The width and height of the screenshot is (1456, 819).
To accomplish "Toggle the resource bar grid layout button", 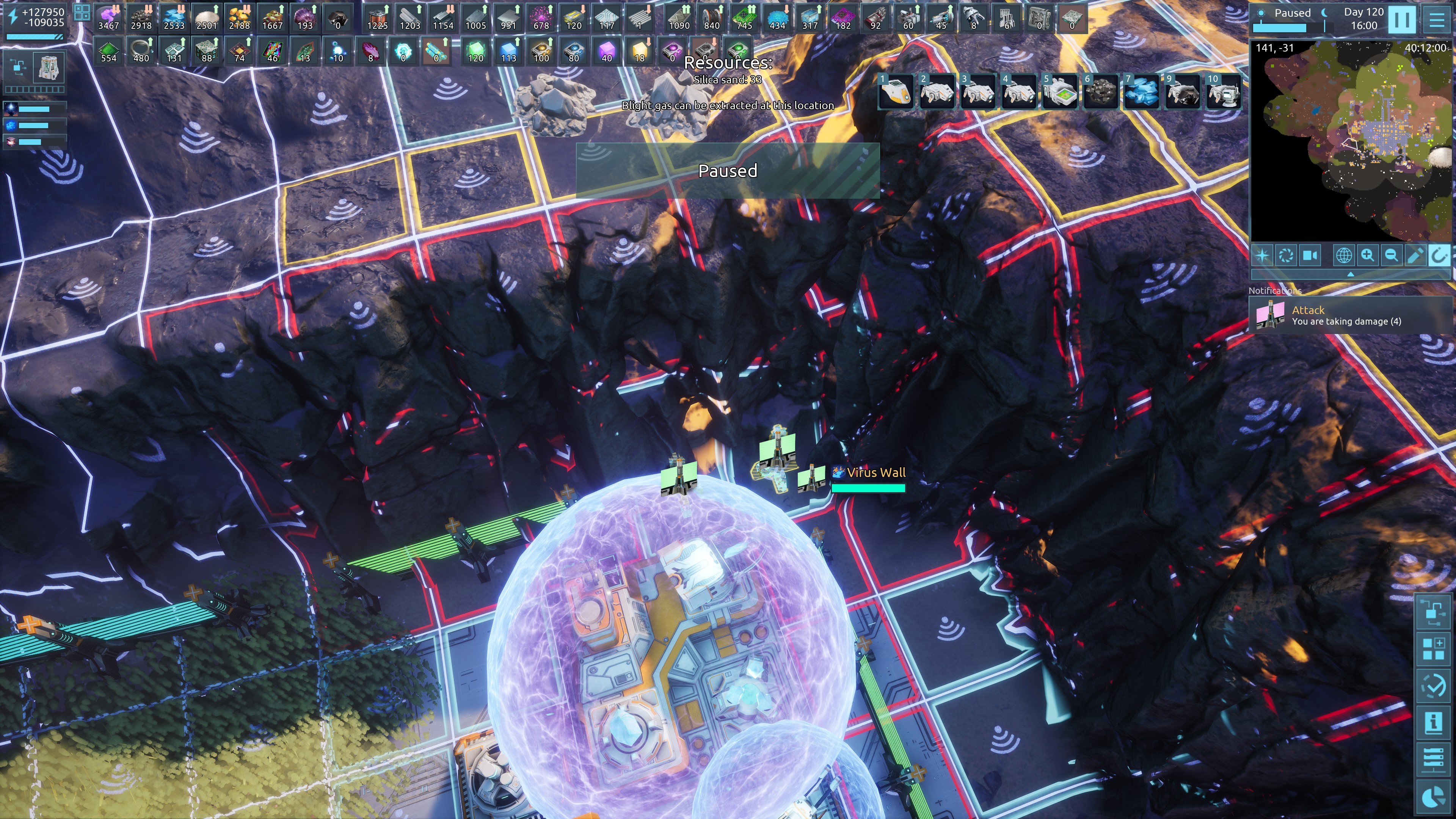I will 82,13.
